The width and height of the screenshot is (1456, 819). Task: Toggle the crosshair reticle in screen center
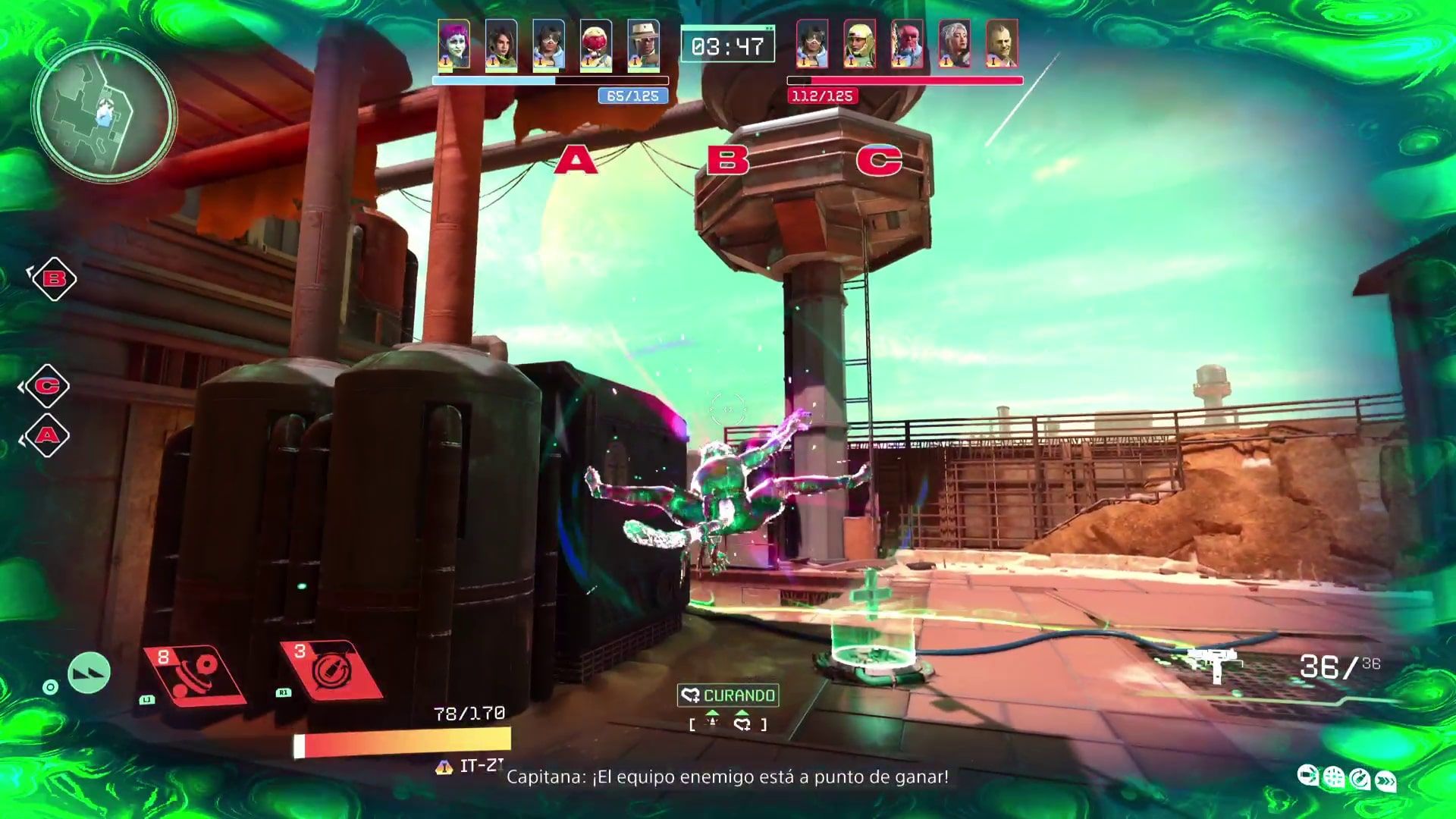[x=729, y=408]
